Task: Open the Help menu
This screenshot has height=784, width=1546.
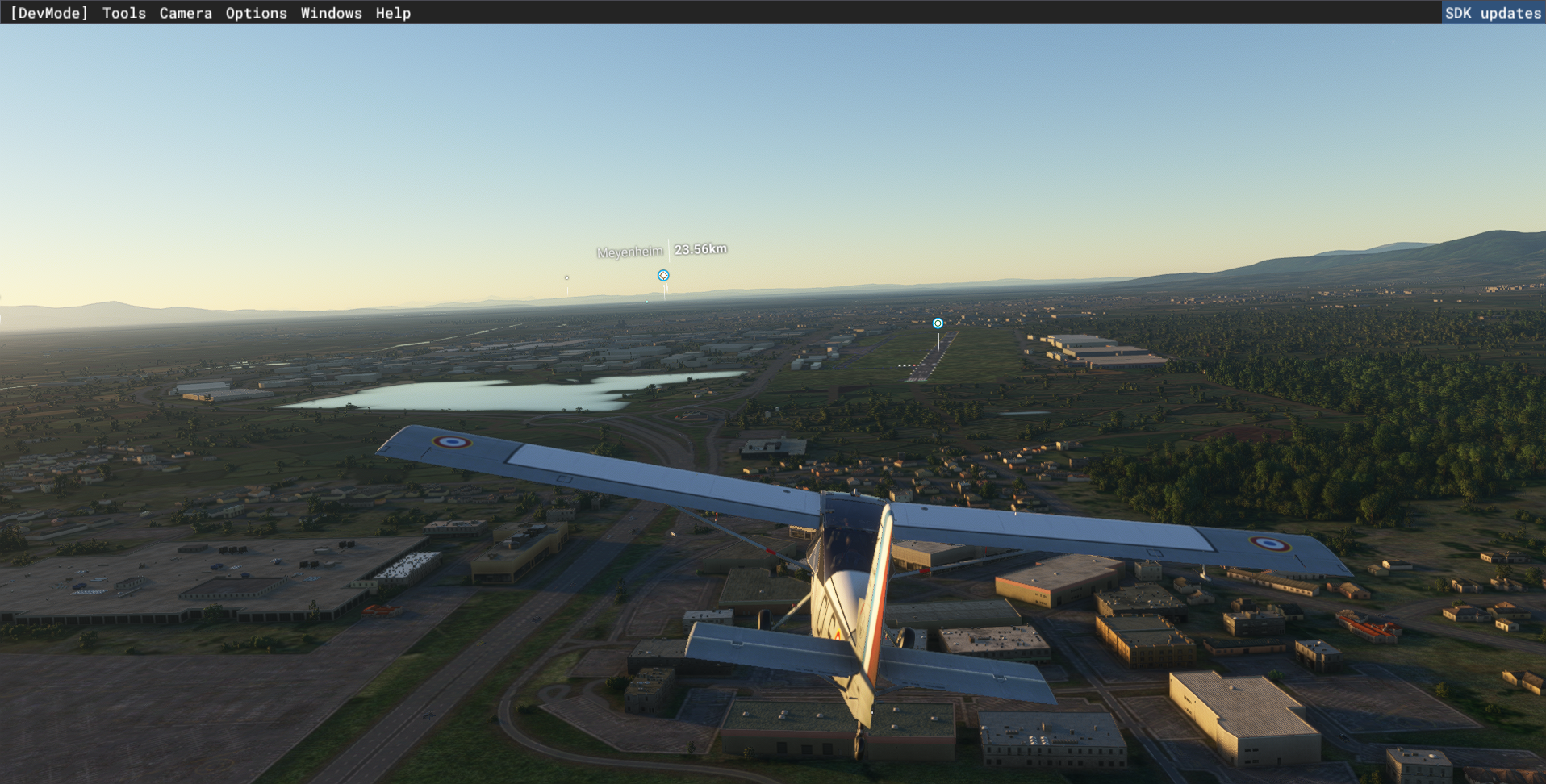Action: click(x=393, y=13)
